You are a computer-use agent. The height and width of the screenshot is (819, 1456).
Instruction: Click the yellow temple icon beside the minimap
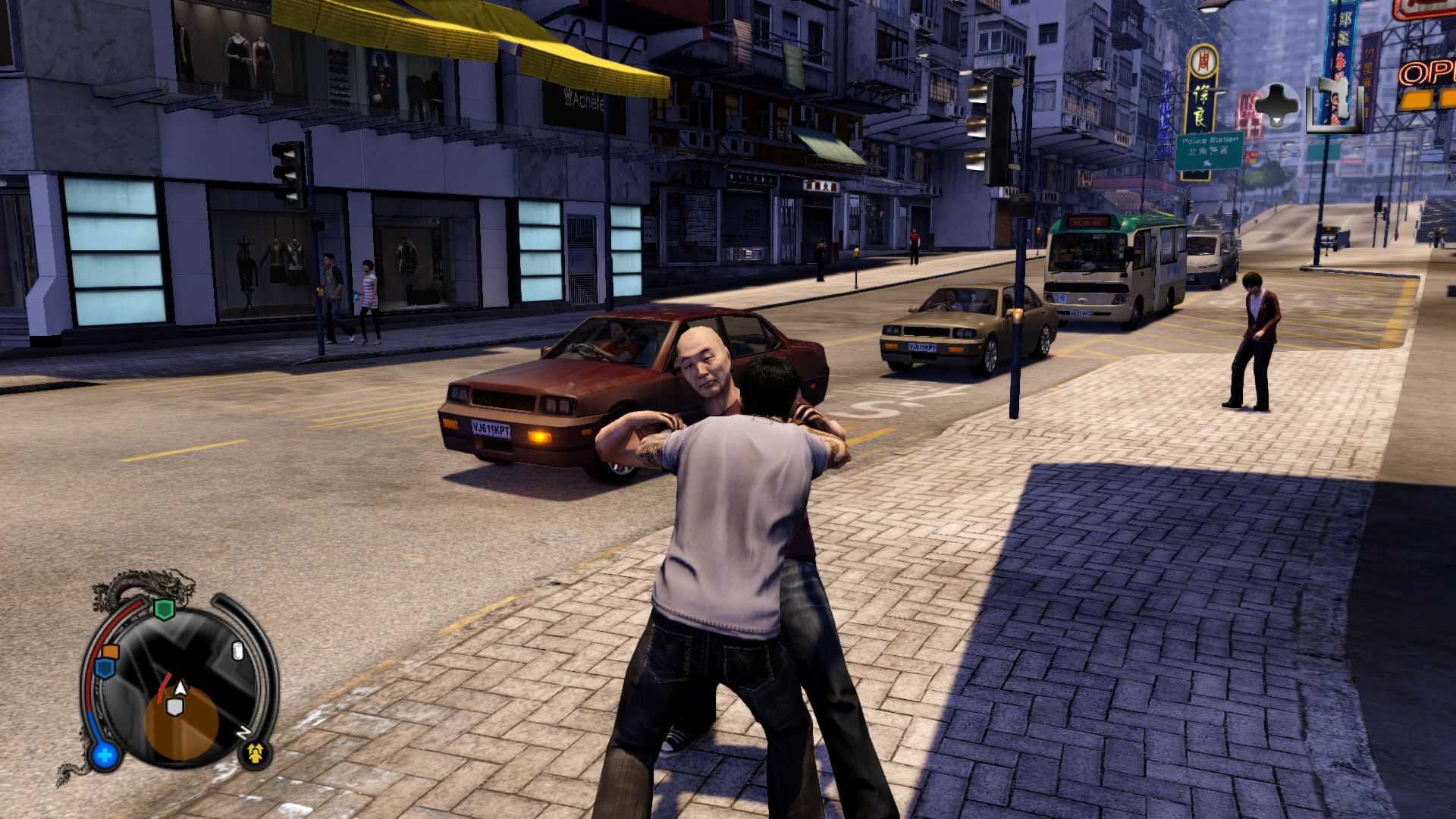pos(253,753)
